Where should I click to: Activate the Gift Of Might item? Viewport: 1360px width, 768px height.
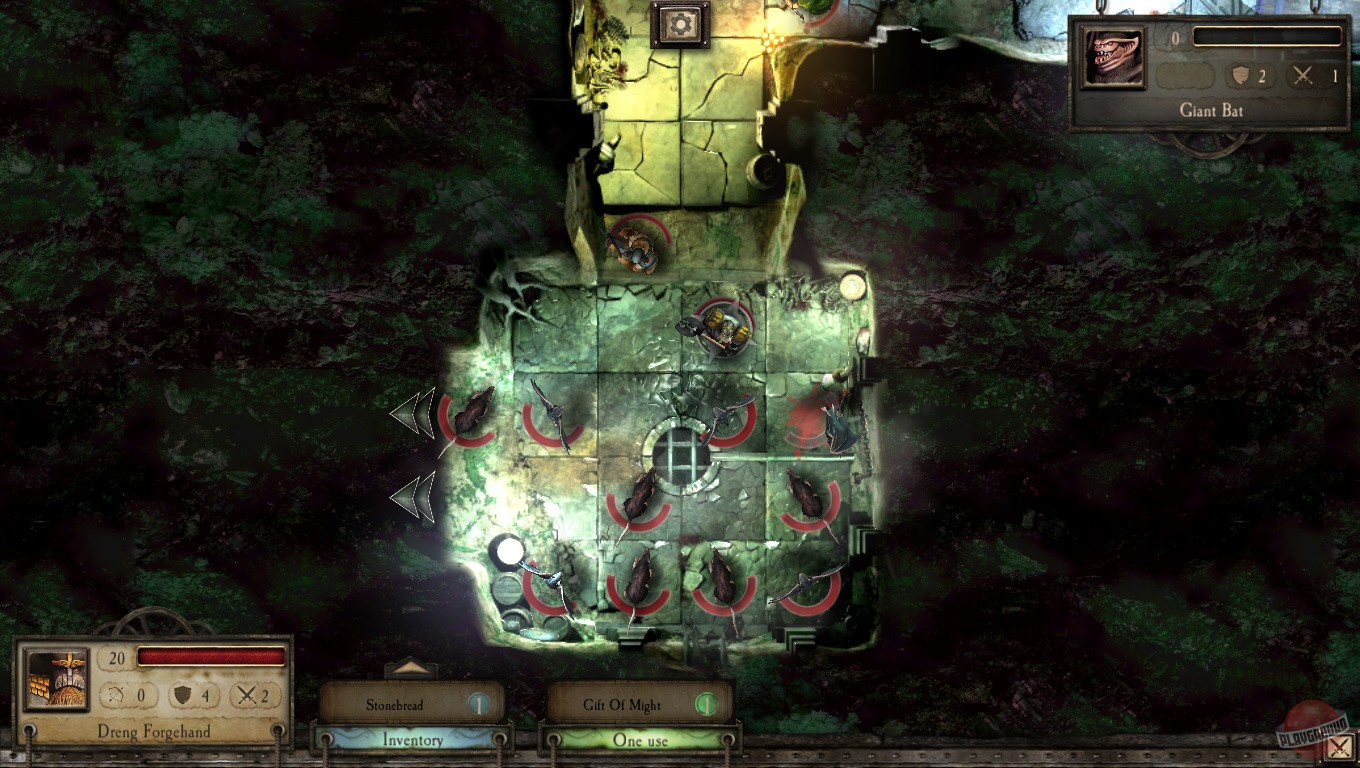coord(620,704)
